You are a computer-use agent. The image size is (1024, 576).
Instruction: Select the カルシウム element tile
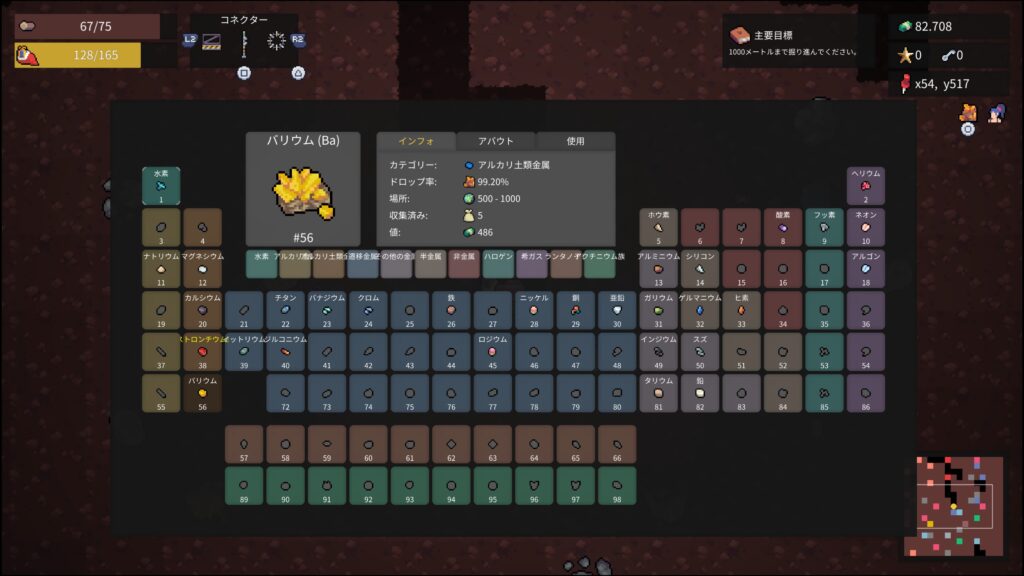202,311
